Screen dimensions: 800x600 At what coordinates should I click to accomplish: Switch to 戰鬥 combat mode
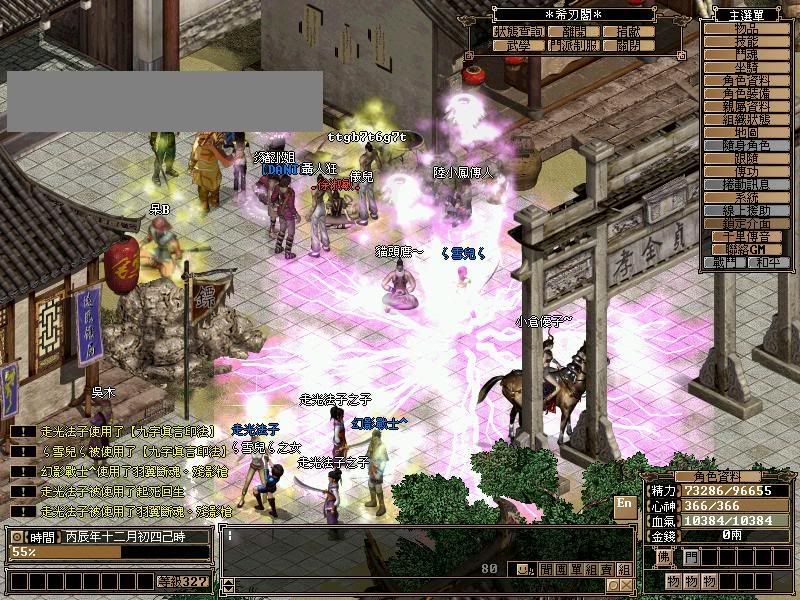click(725, 262)
